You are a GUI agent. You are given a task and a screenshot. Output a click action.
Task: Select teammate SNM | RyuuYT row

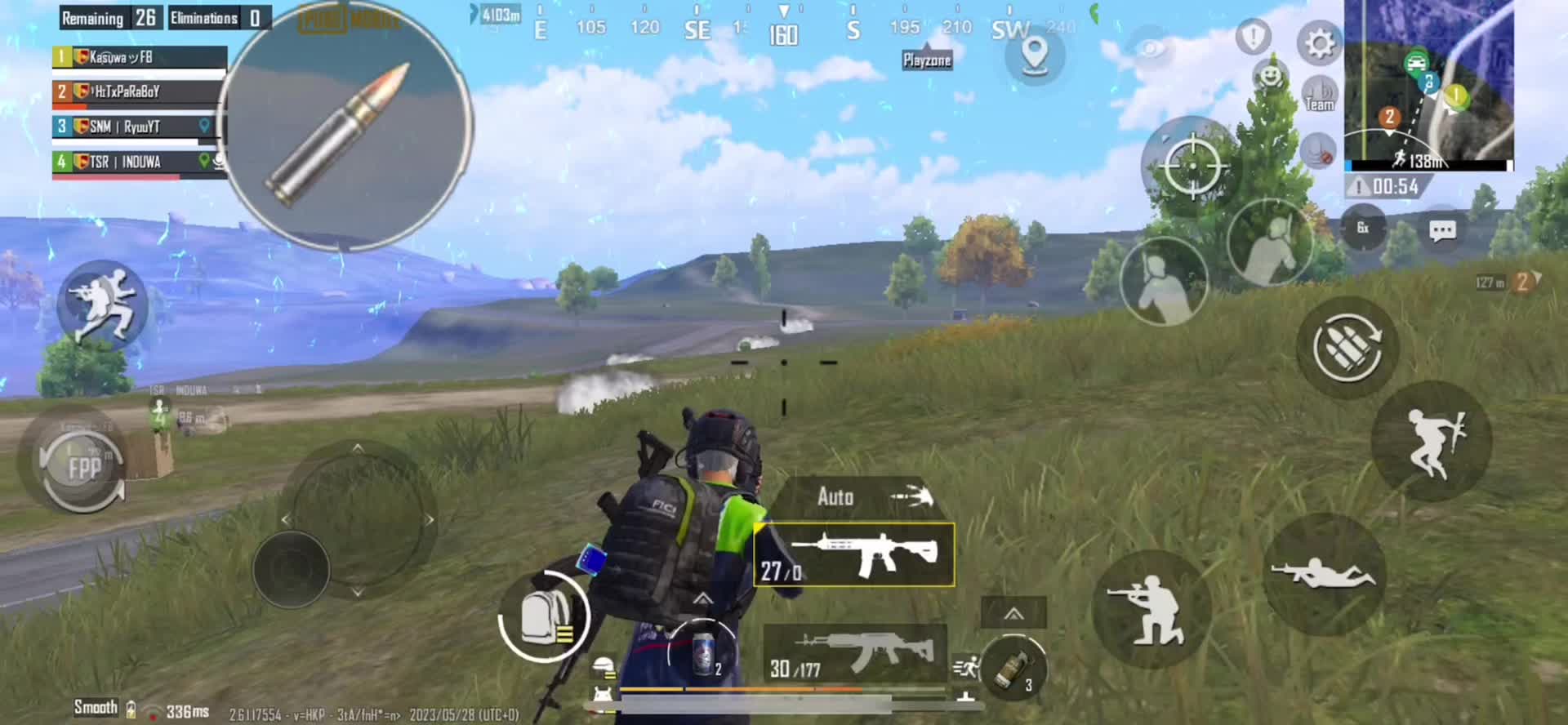[139, 127]
